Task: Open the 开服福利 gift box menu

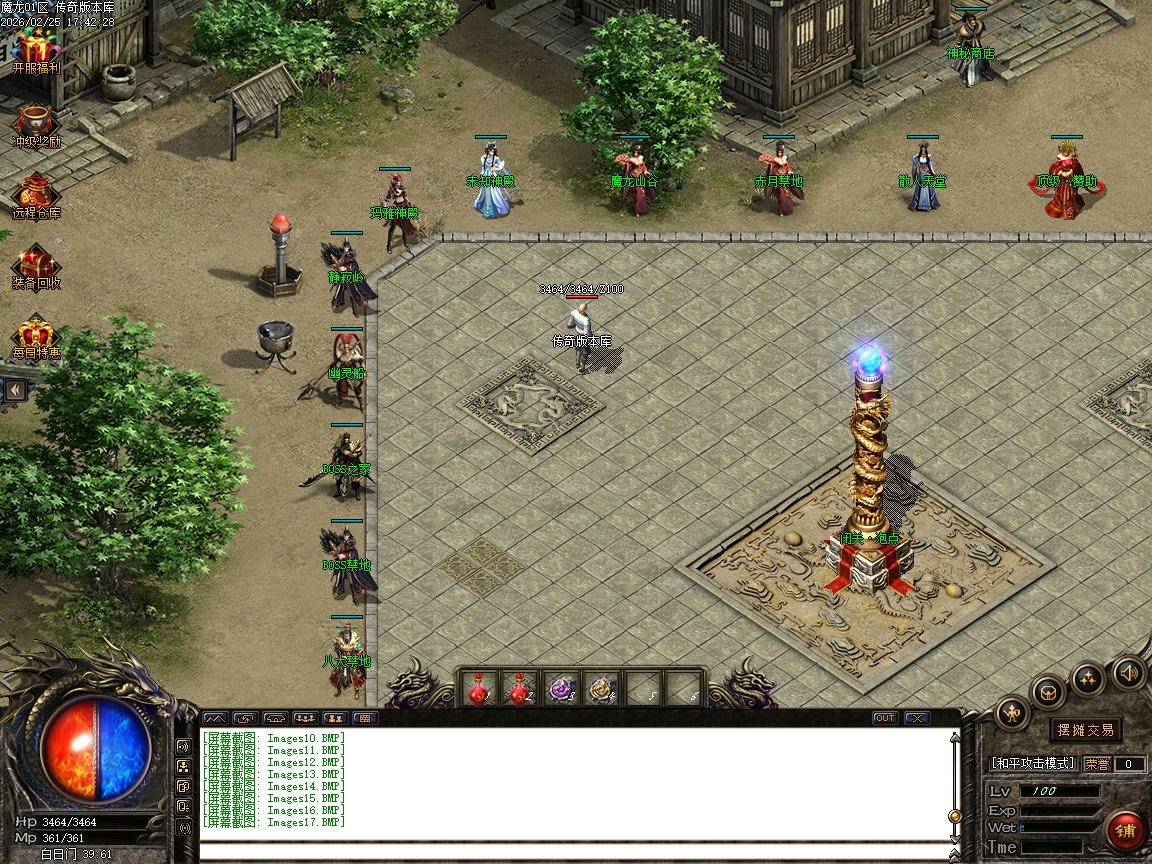Action: tap(36, 50)
